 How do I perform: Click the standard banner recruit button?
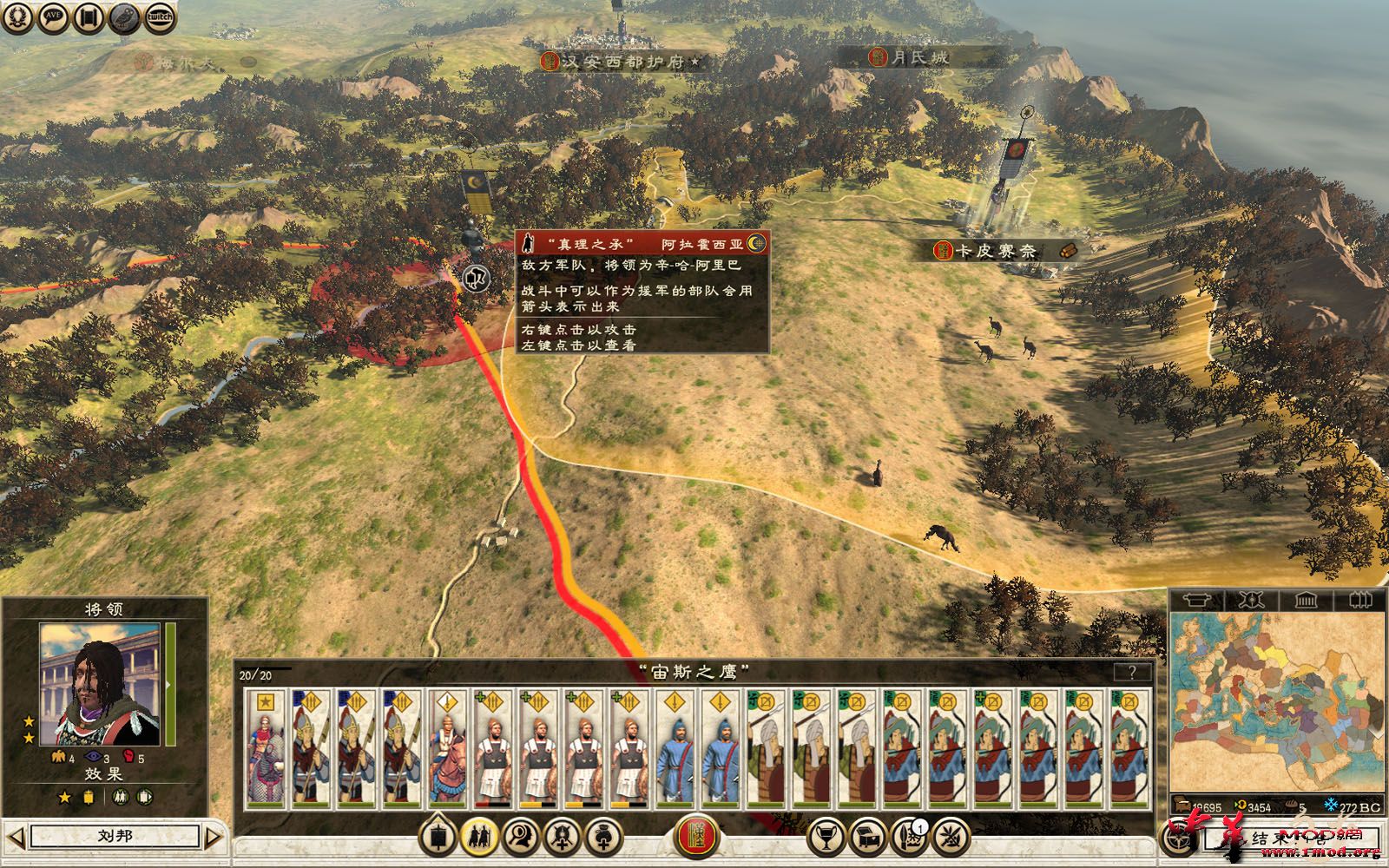pos(438,838)
